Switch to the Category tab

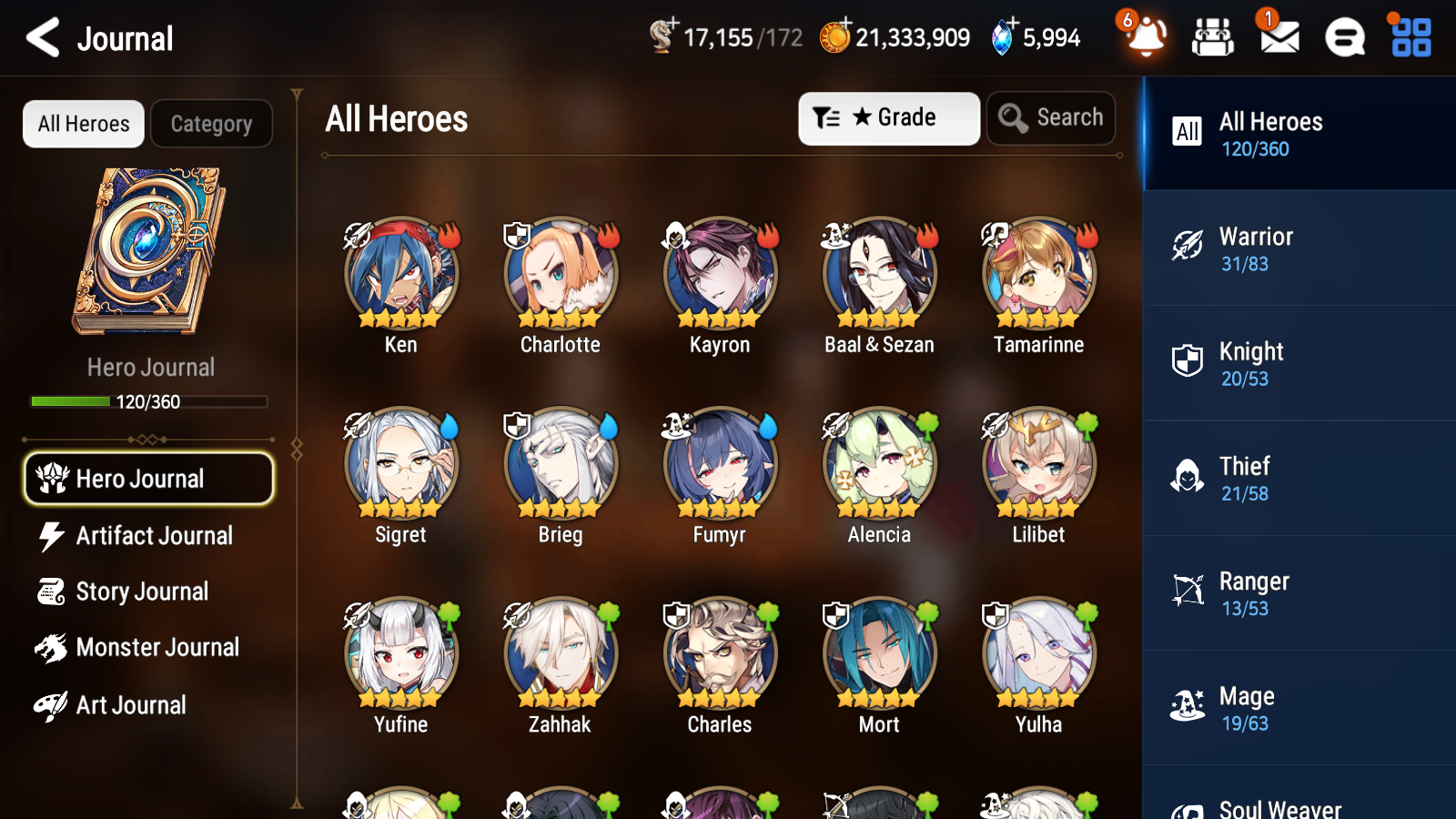point(211,124)
